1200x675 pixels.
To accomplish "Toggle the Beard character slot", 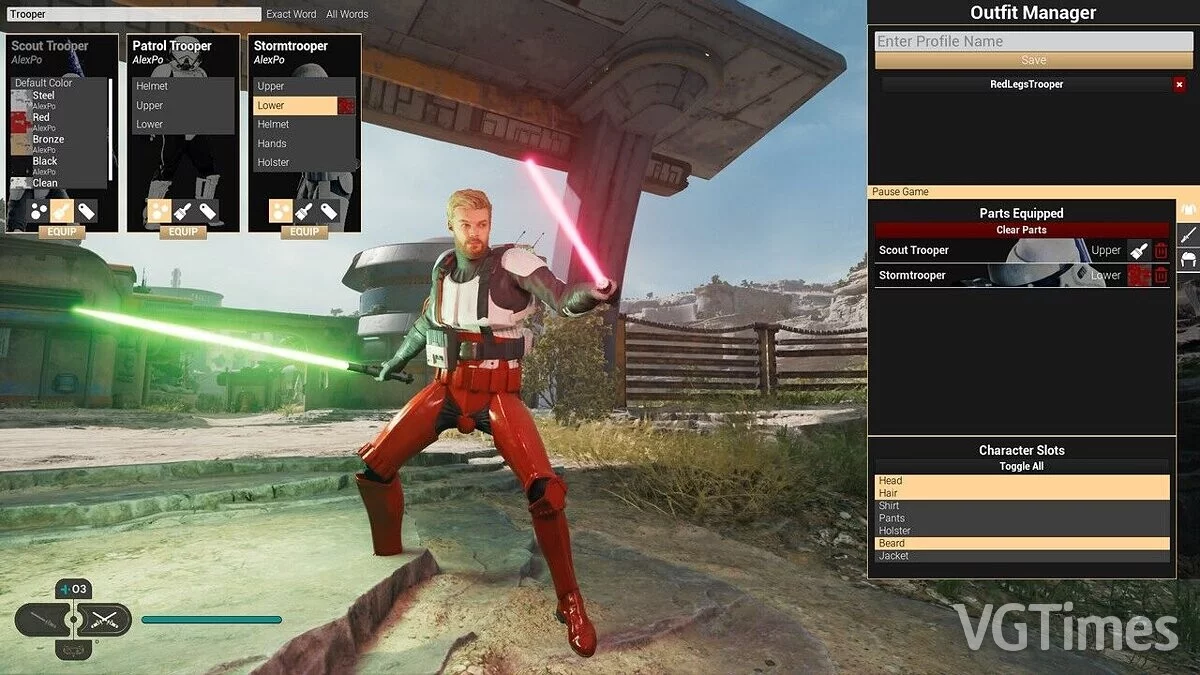I will point(1021,543).
